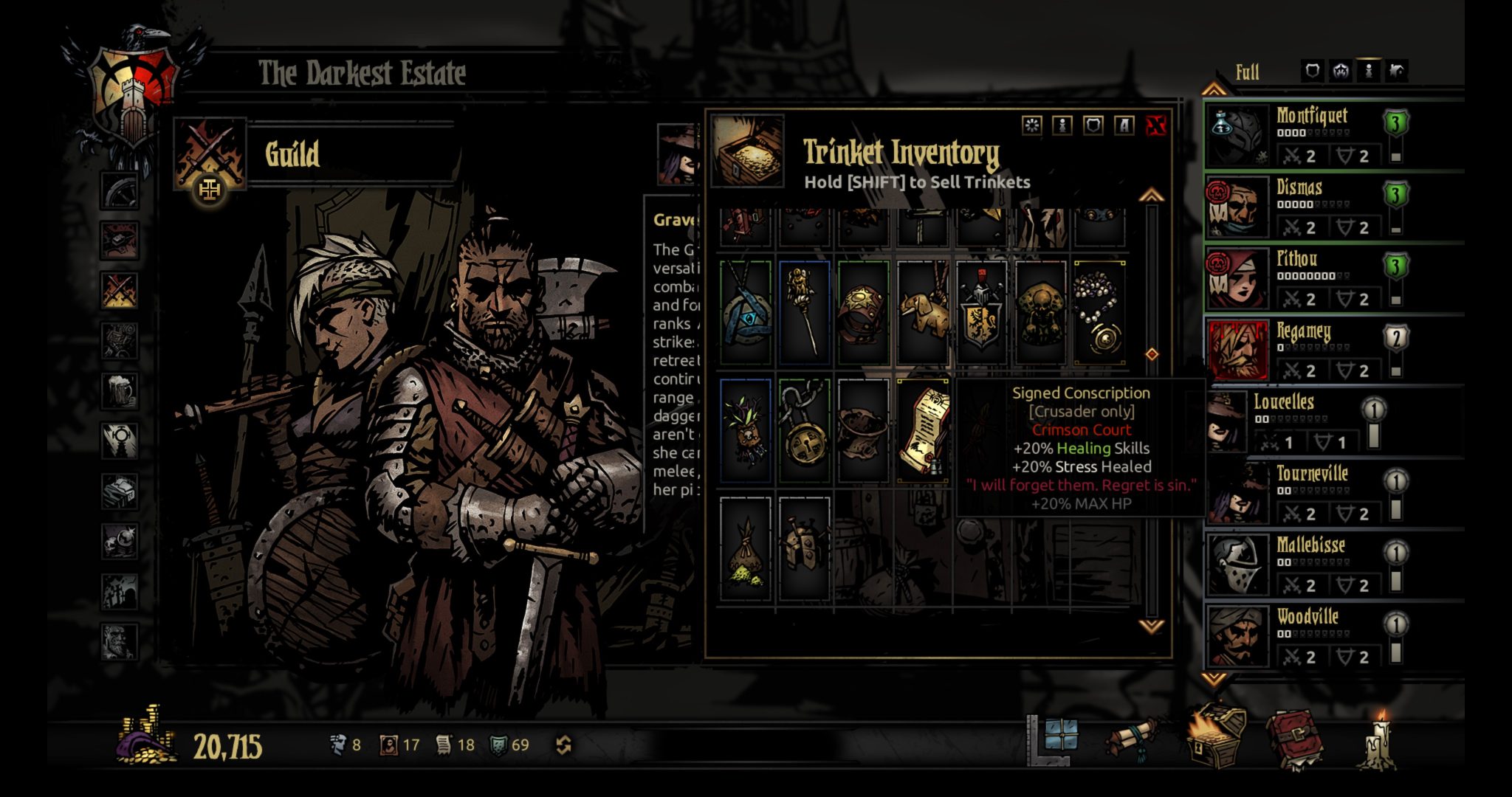Click the heirloom exchange arrows button
Viewport: 1512px width, 797px height.
[x=565, y=745]
